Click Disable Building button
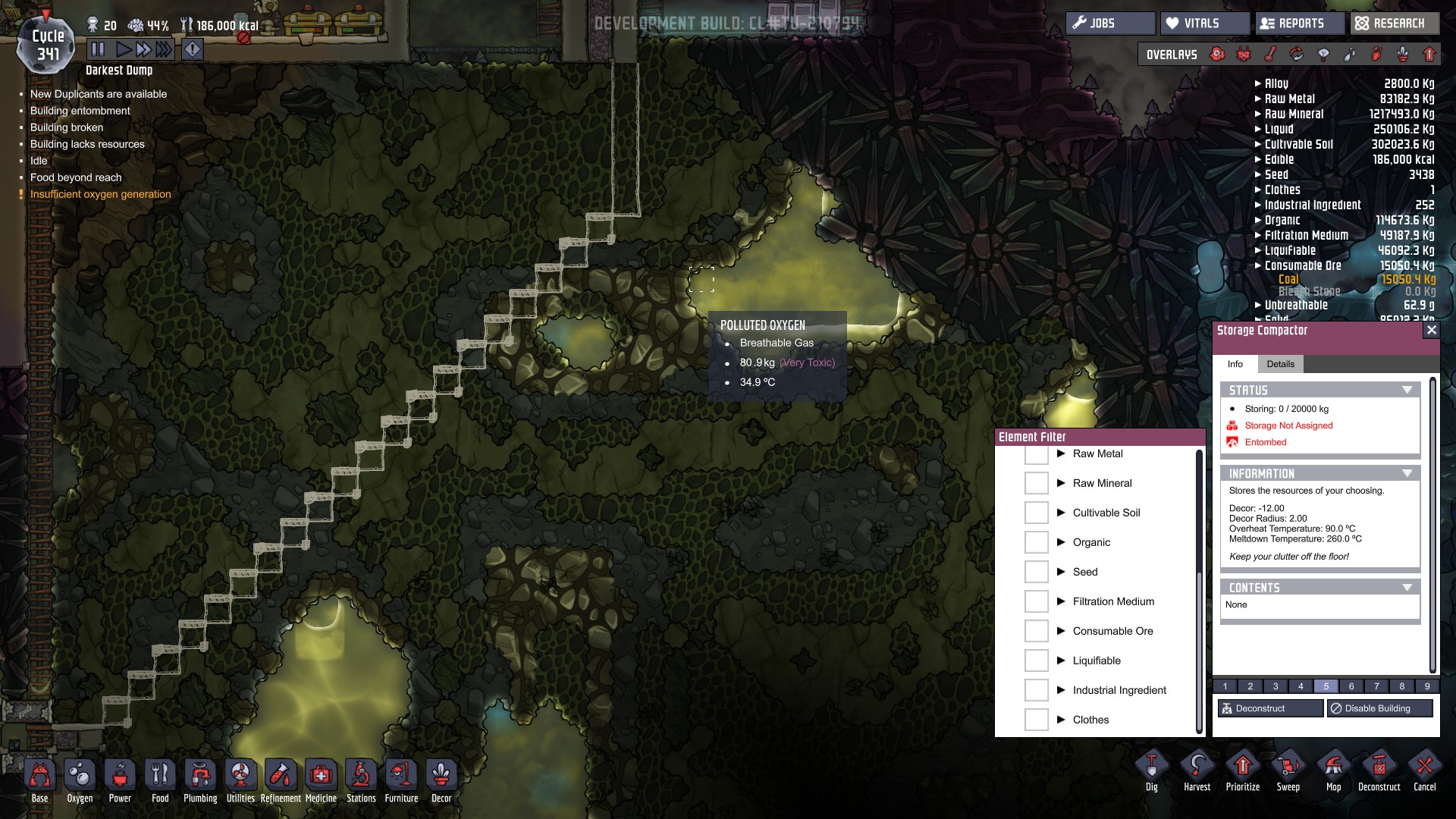The width and height of the screenshot is (1456, 819). tap(1379, 708)
